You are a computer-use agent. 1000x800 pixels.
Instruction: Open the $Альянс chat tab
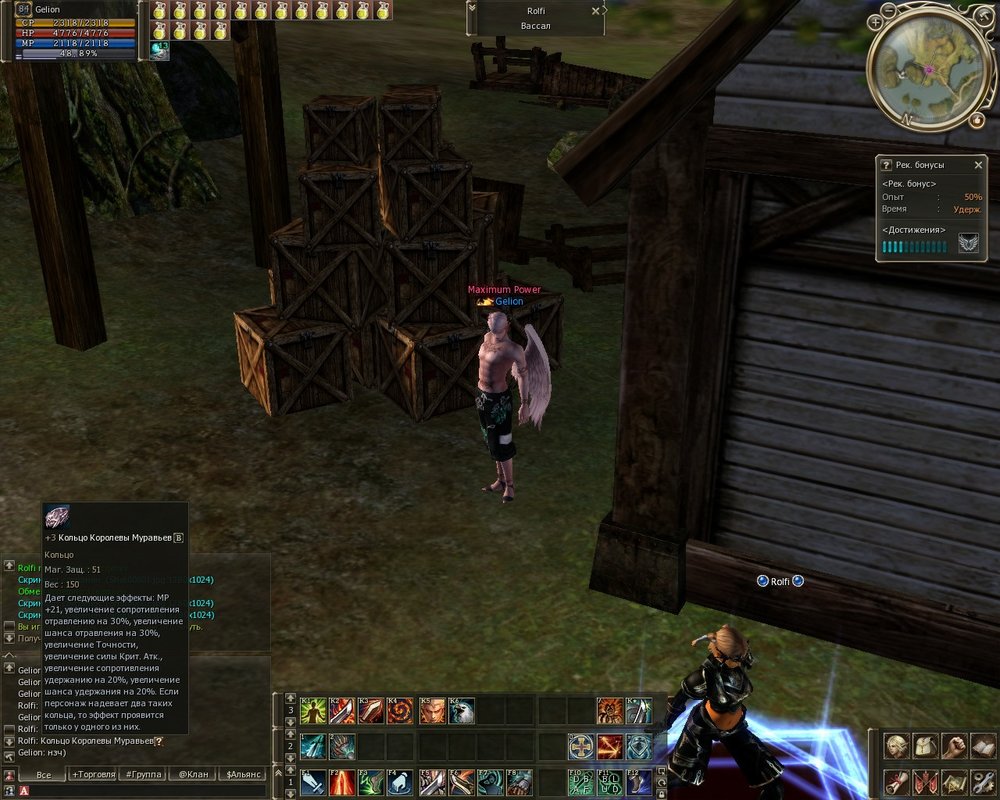coord(244,774)
